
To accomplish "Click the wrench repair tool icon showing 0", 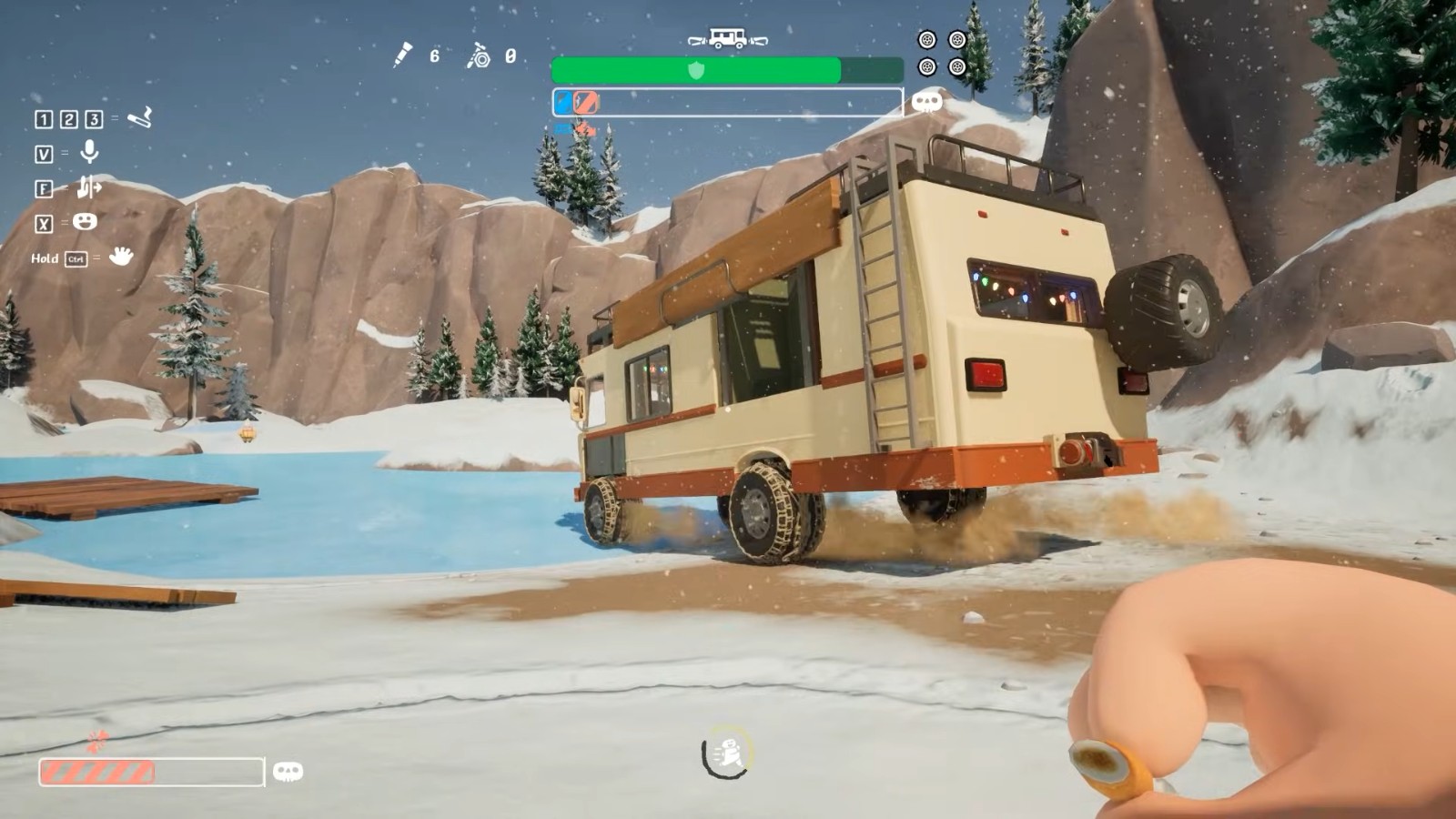I will pyautogui.click(x=480, y=56).
